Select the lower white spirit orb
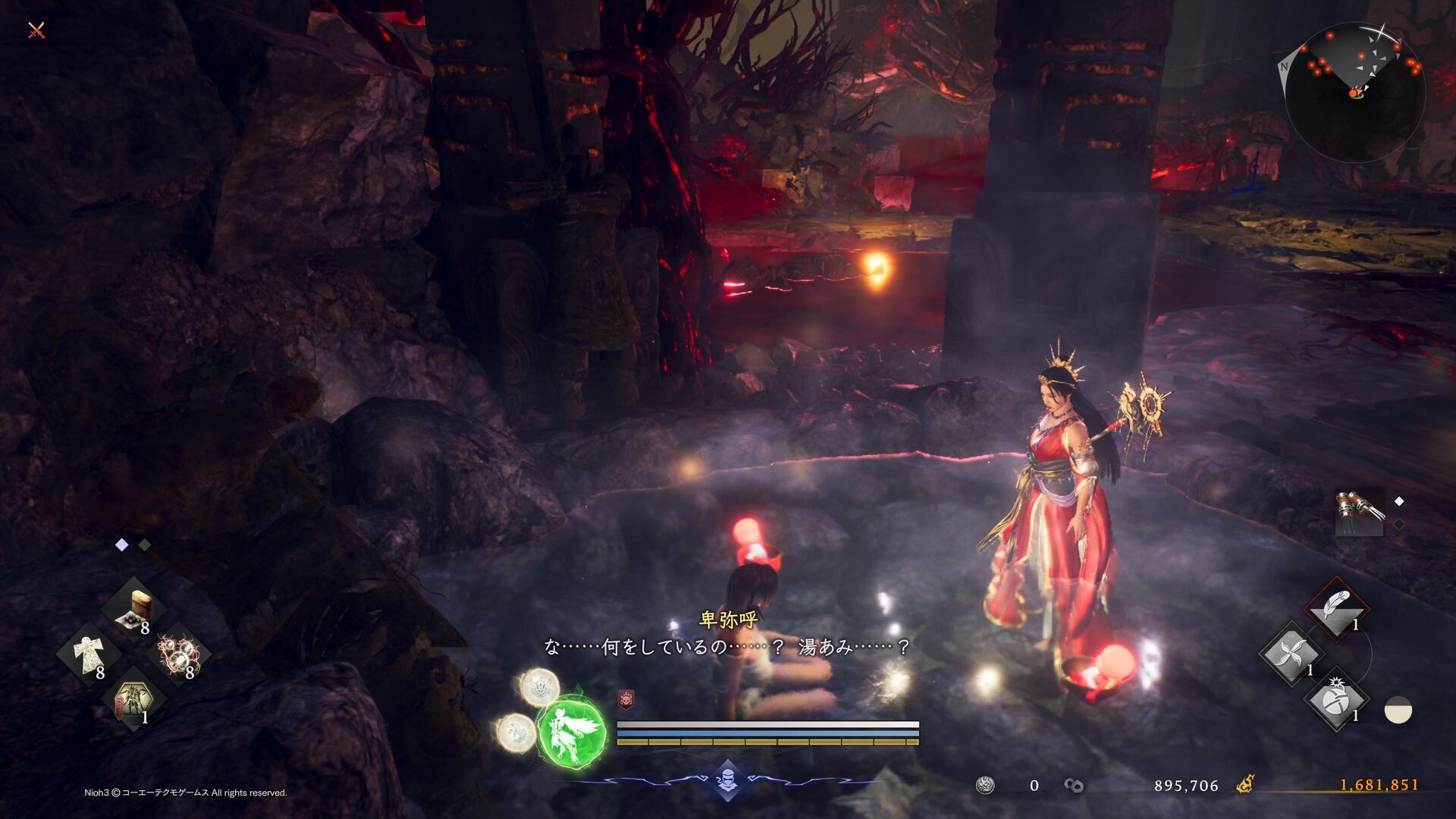Viewport: 1456px width, 819px height. [516, 733]
